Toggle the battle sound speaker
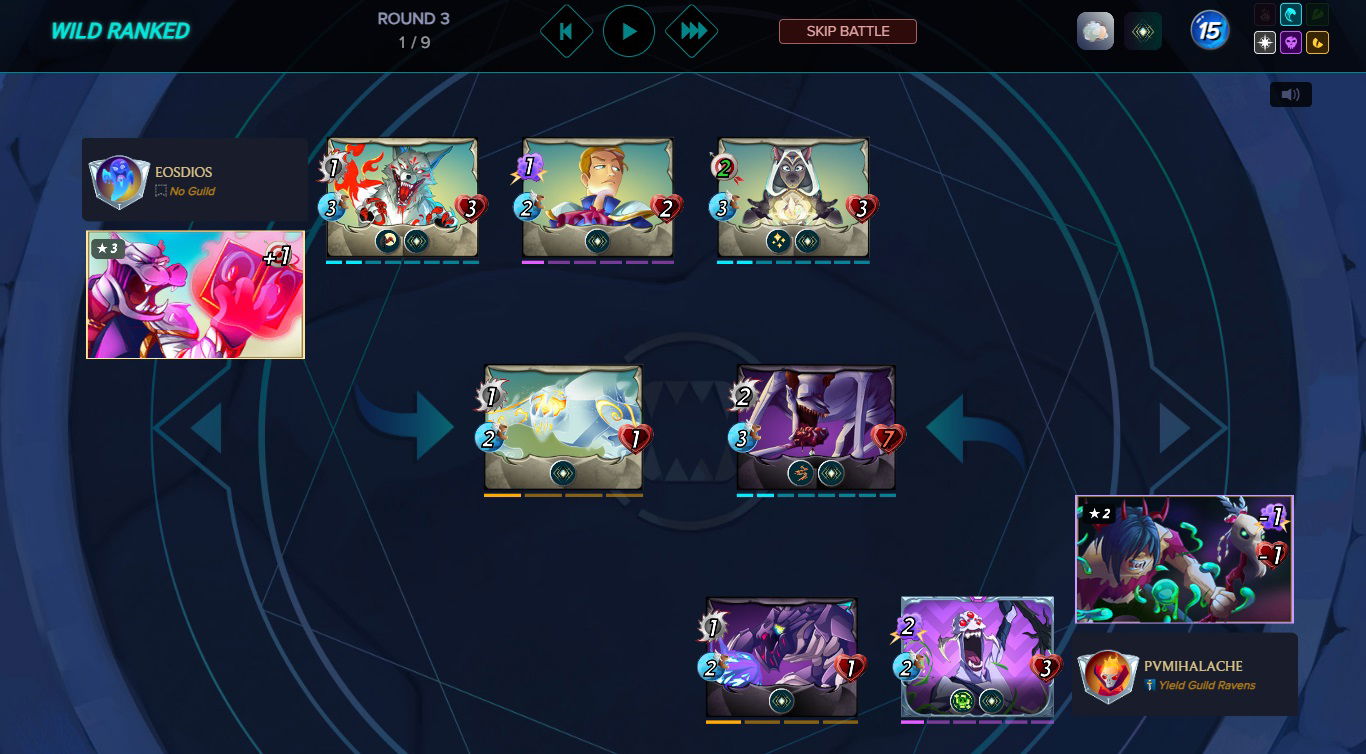This screenshot has width=1366, height=754. coord(1290,94)
